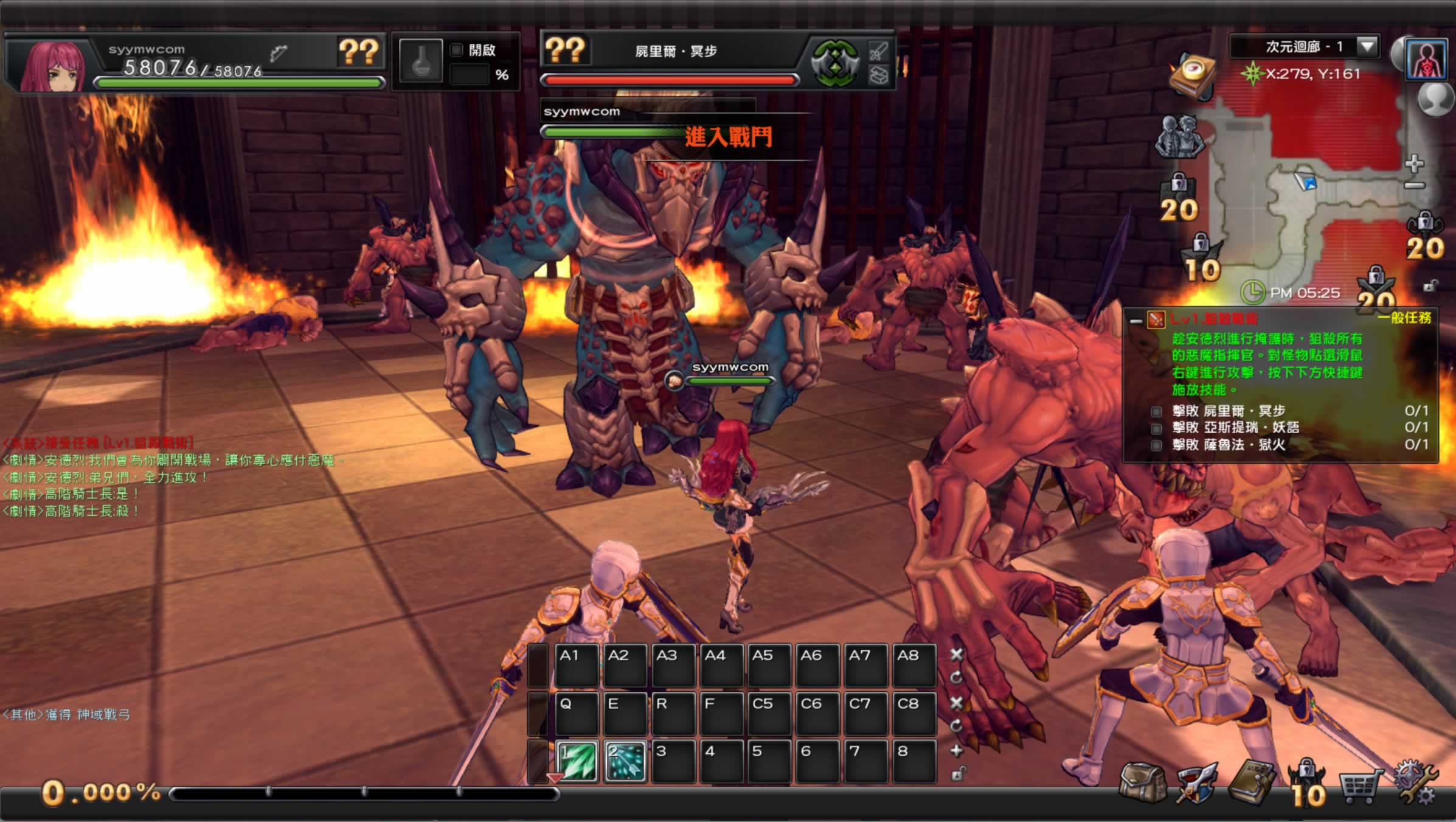Image resolution: width=1456 pixels, height=822 pixels.
Task: Select the auto-potion flask slot
Action: 420,61
